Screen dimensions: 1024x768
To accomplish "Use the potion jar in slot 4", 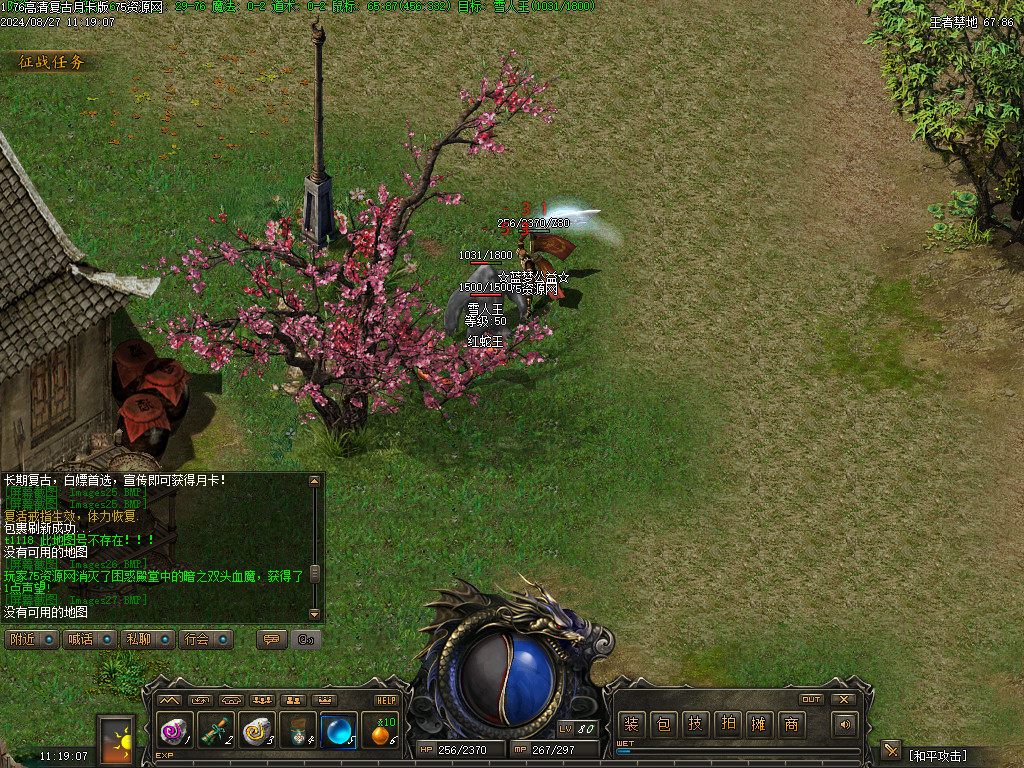I will click(x=297, y=732).
